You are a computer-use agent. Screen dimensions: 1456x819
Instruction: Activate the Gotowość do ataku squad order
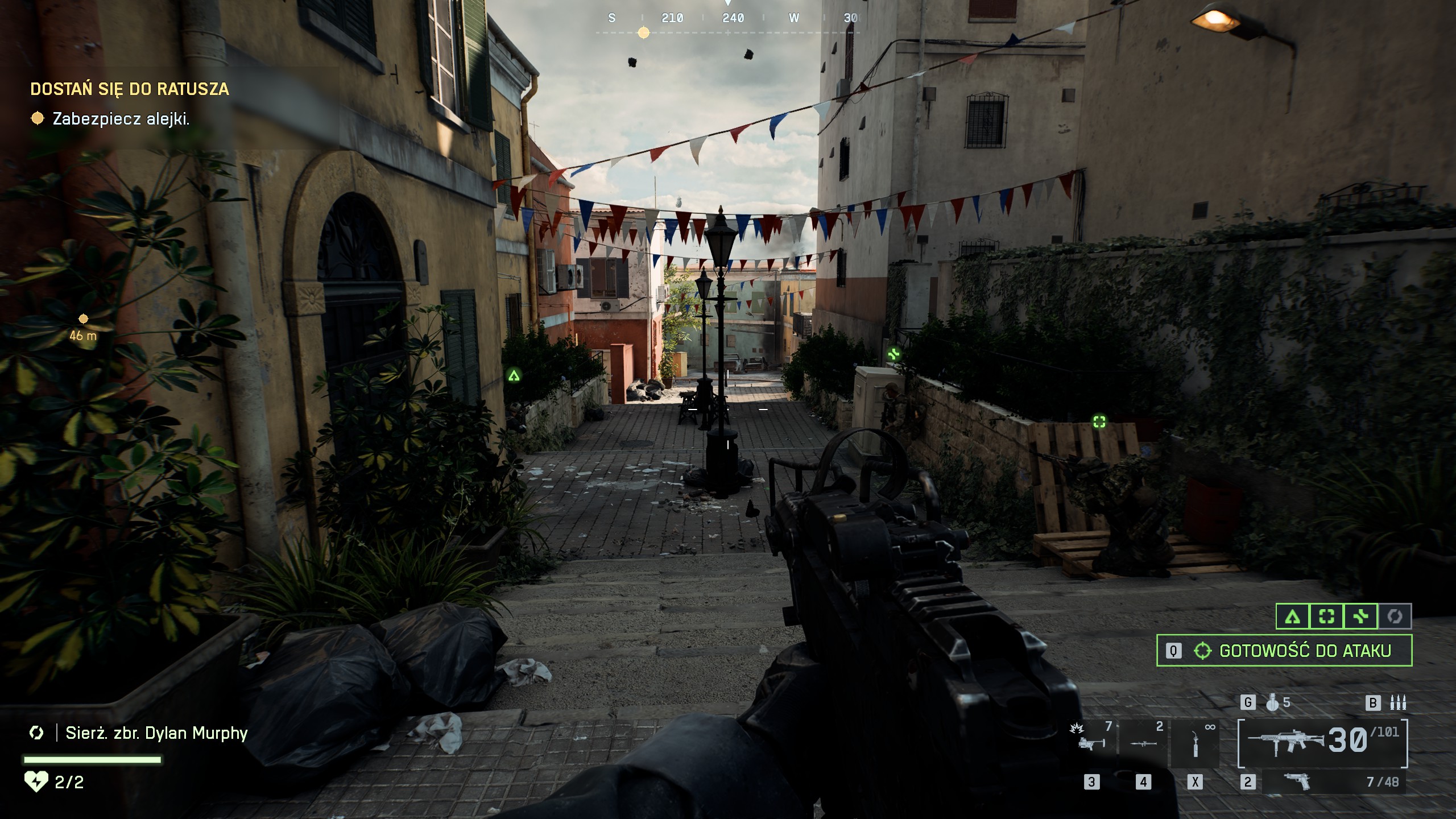pyautogui.click(x=1284, y=651)
